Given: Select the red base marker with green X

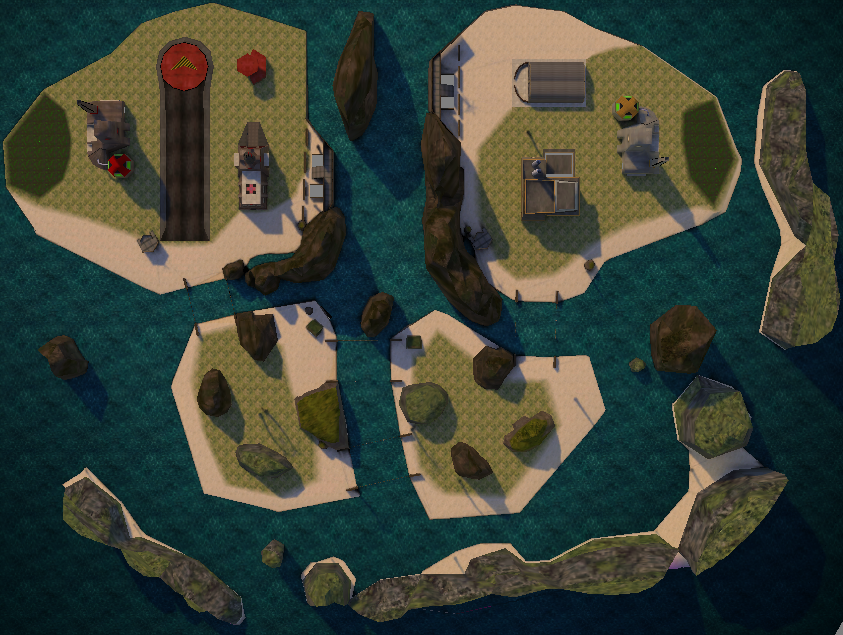Looking at the screenshot, I should tap(120, 165).
